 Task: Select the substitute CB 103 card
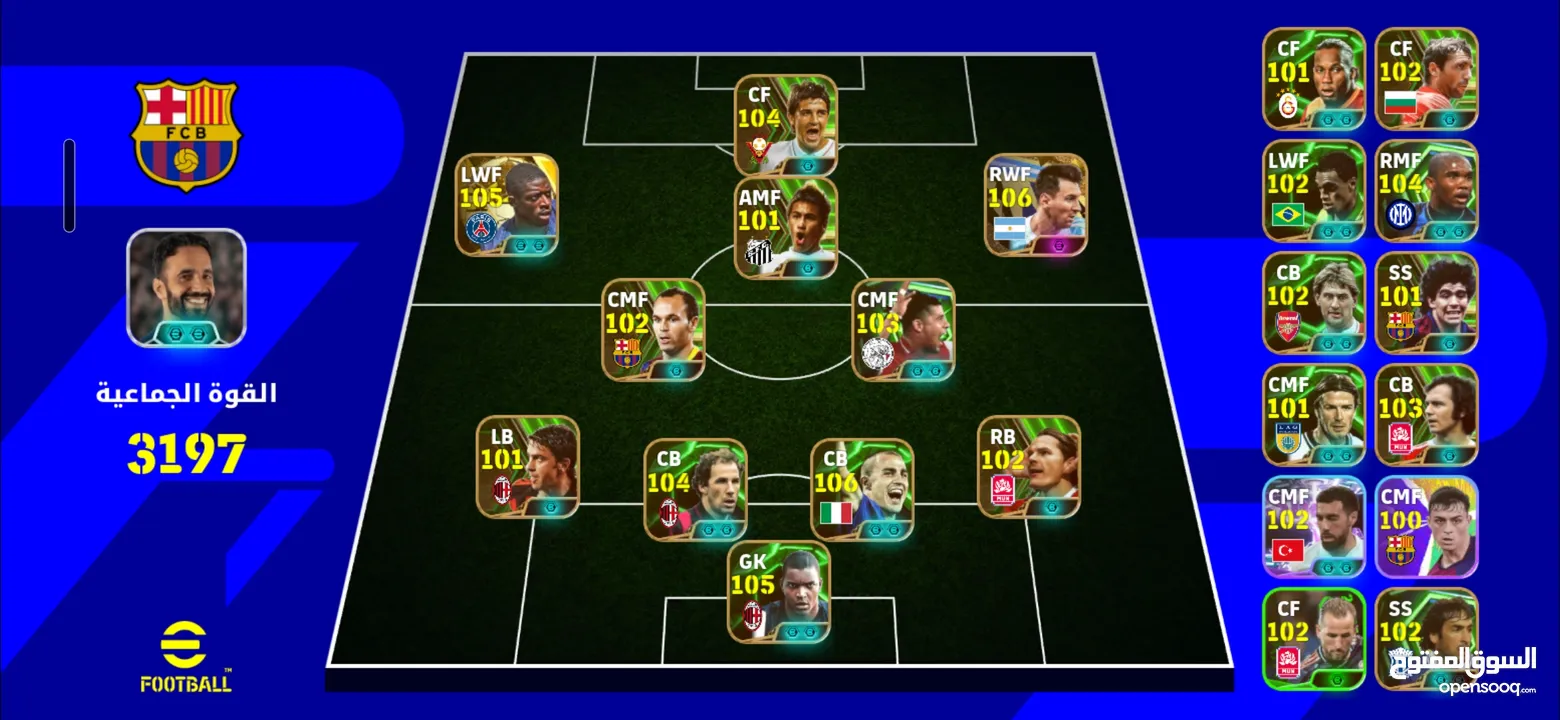pyautogui.click(x=1426, y=415)
